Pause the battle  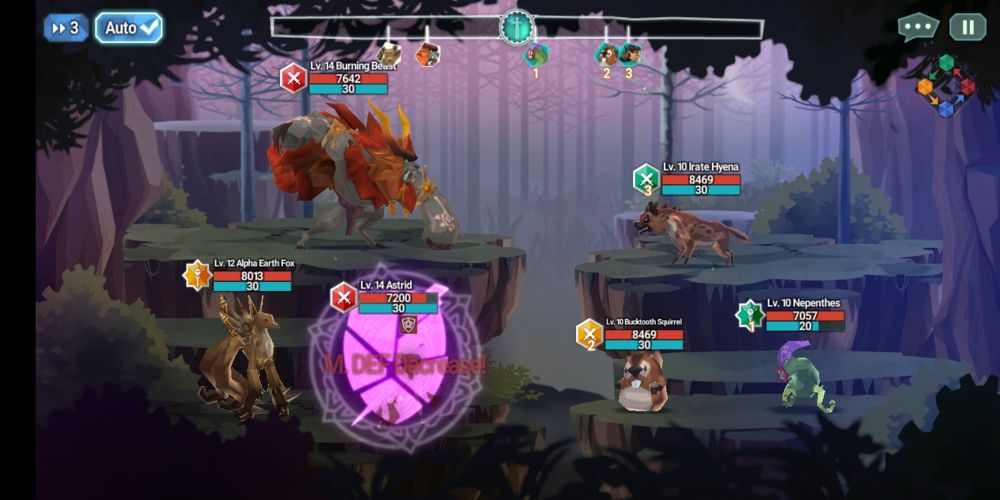click(967, 27)
